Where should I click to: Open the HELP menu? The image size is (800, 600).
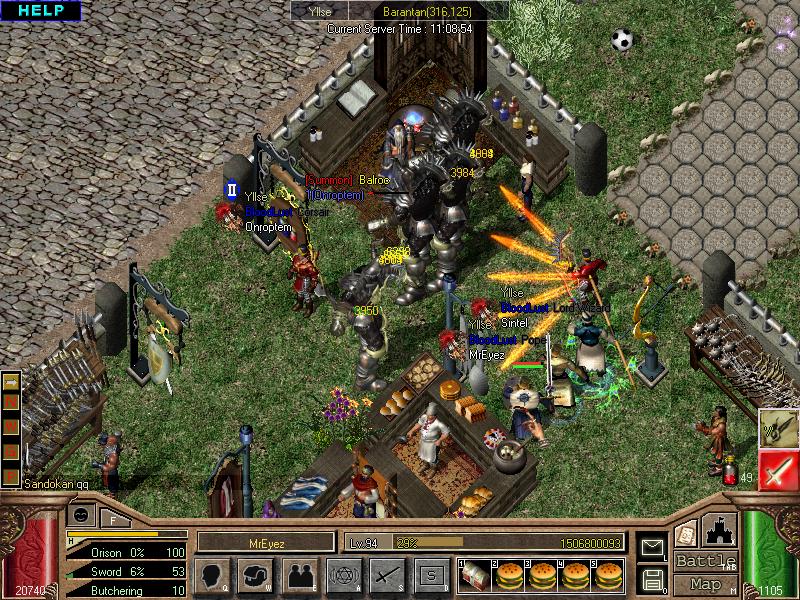[41, 11]
